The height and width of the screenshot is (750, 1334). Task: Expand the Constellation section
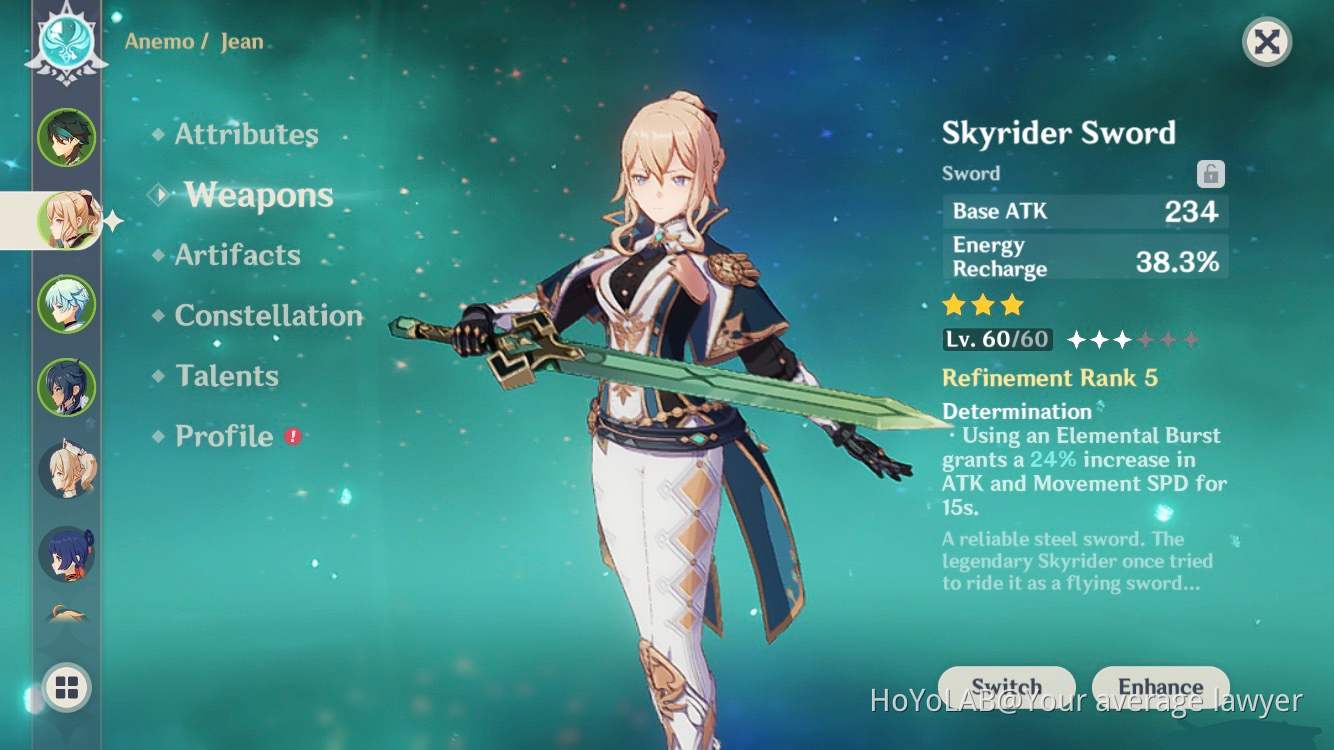point(268,316)
